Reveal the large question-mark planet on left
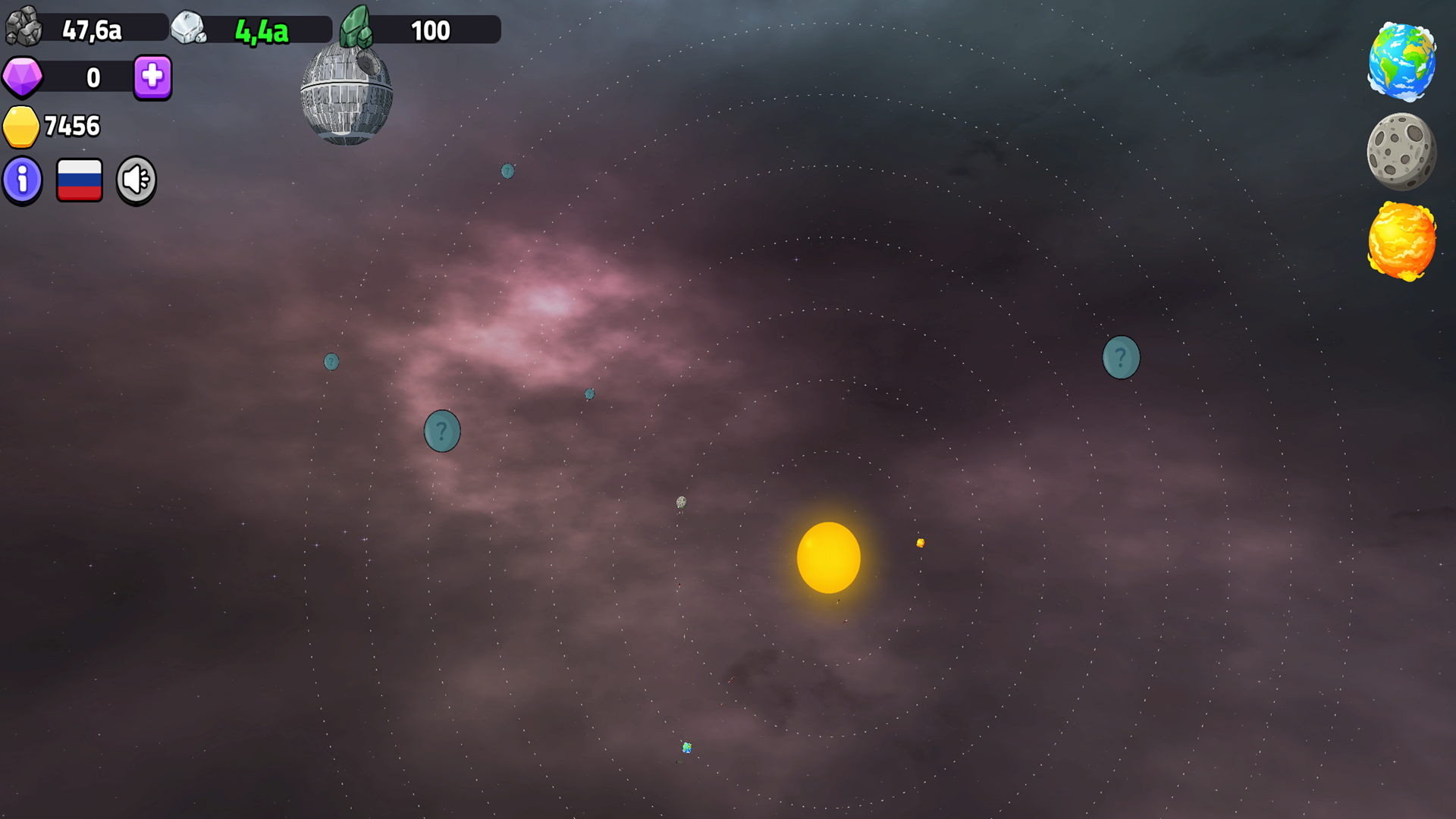Viewport: 1456px width, 819px height. [442, 430]
